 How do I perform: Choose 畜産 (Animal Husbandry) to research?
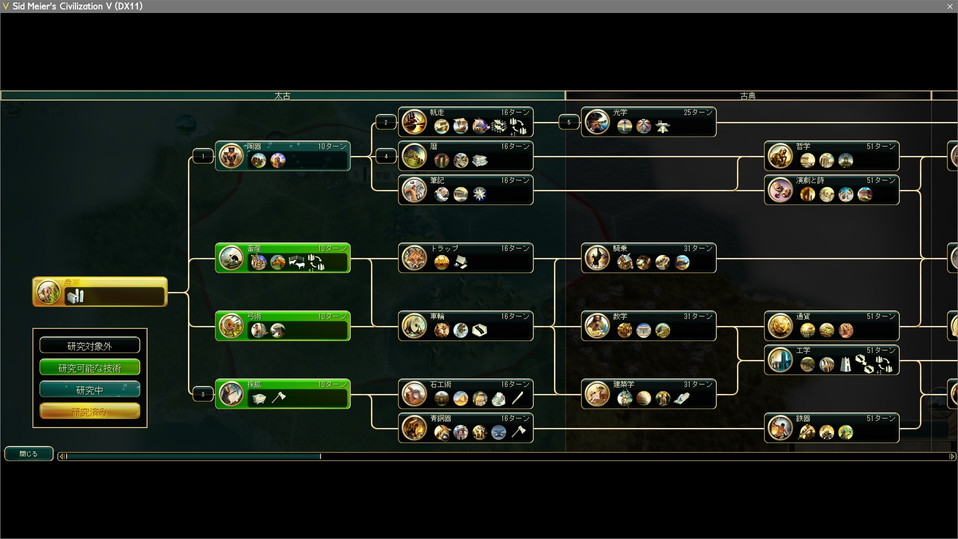click(x=283, y=258)
